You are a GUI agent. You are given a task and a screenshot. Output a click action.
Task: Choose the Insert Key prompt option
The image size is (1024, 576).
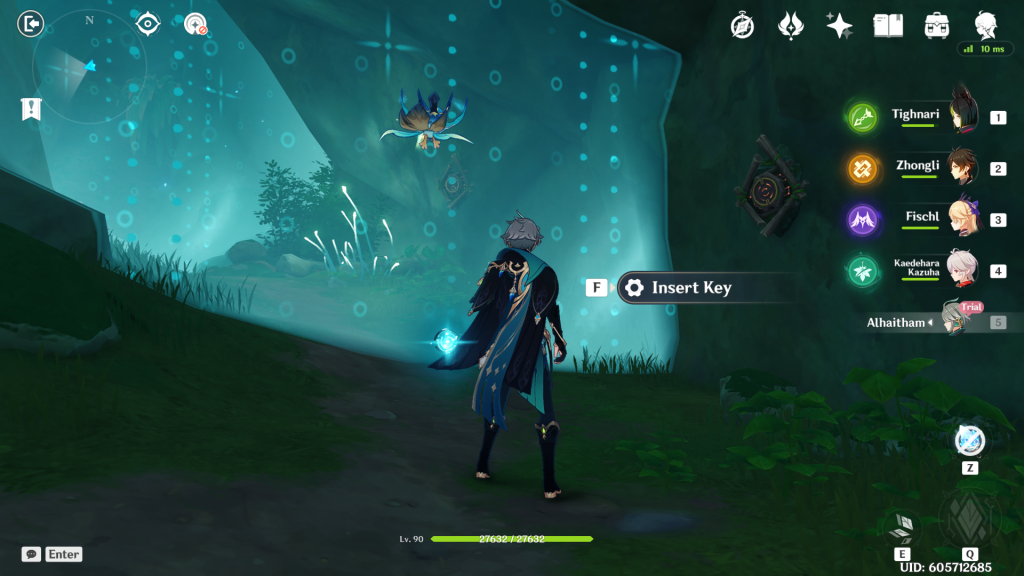click(690, 288)
